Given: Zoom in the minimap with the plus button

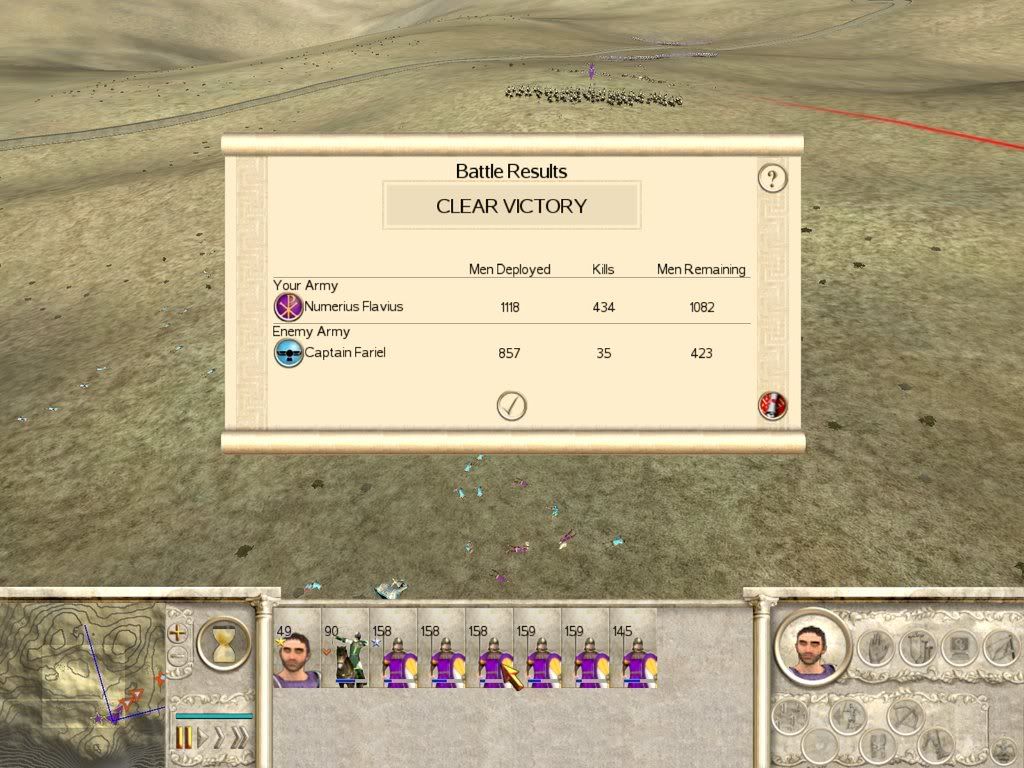Looking at the screenshot, I should (179, 633).
